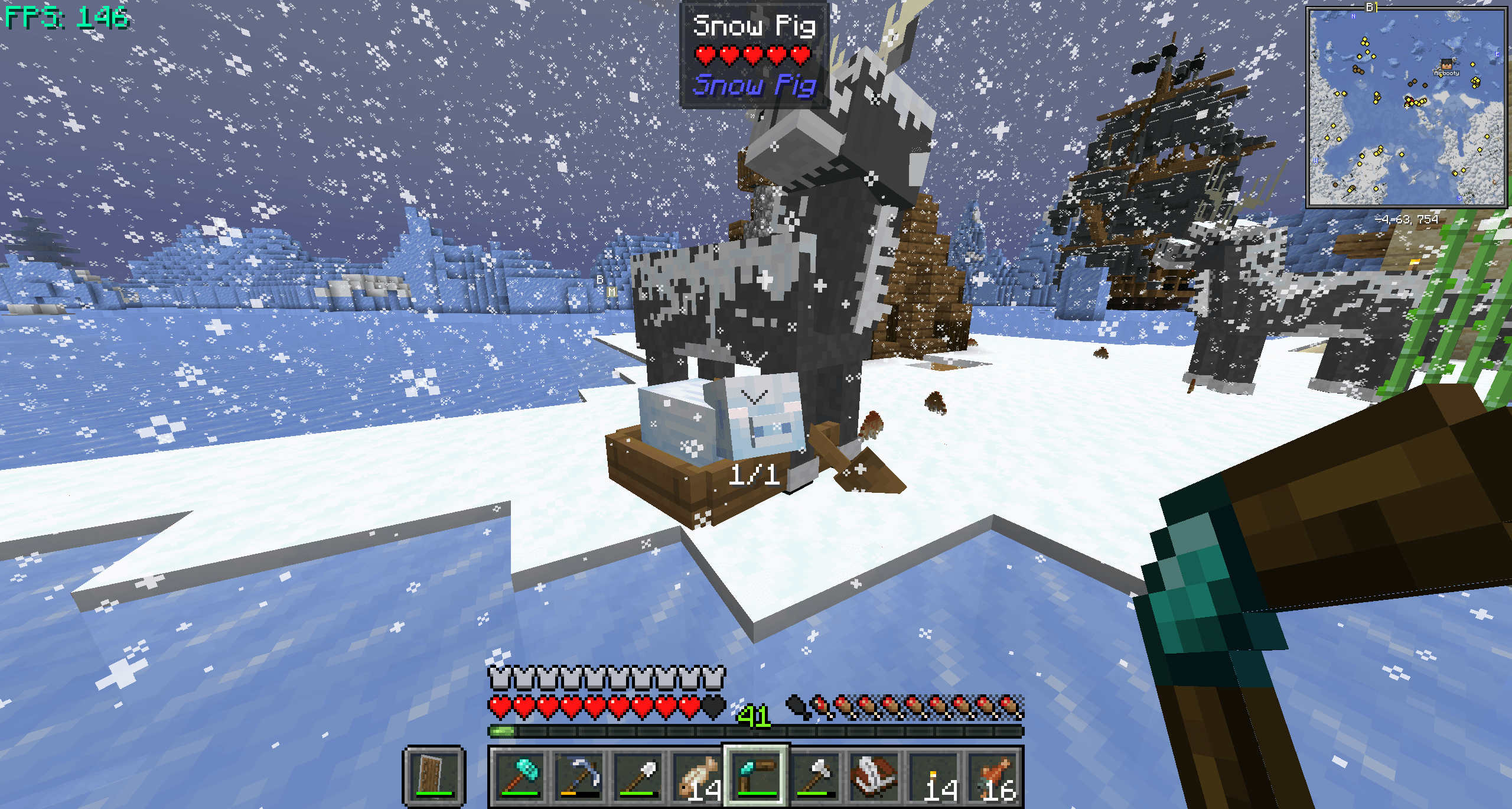Screen dimensions: 1512x809
Task: Click the blue Snow Pig subtitle text
Action: coord(756,87)
